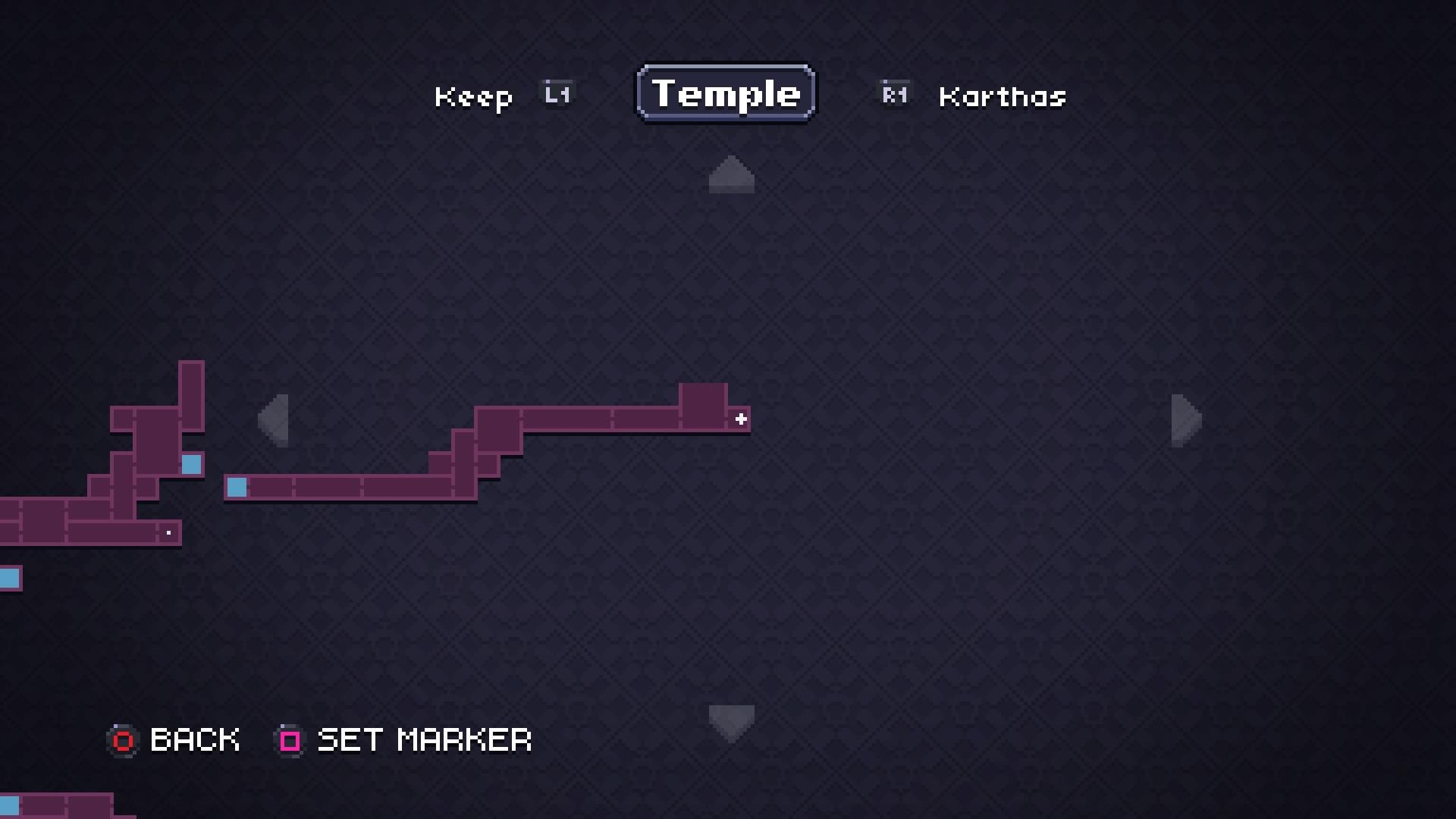Pan the map down using the bottom arrow
This screenshot has height=819, width=1456.
pos(730,721)
